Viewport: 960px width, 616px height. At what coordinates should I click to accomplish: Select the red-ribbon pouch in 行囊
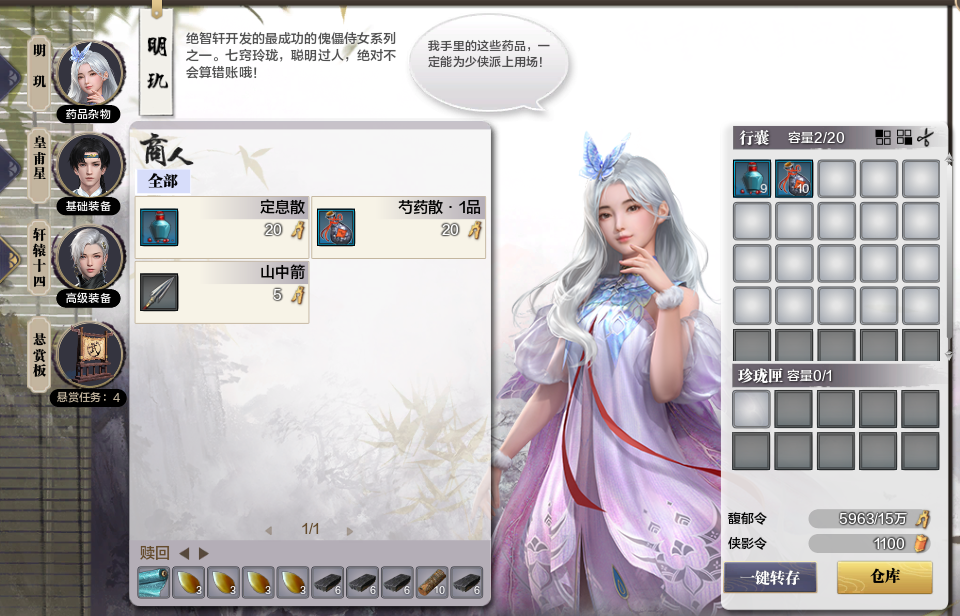[794, 179]
